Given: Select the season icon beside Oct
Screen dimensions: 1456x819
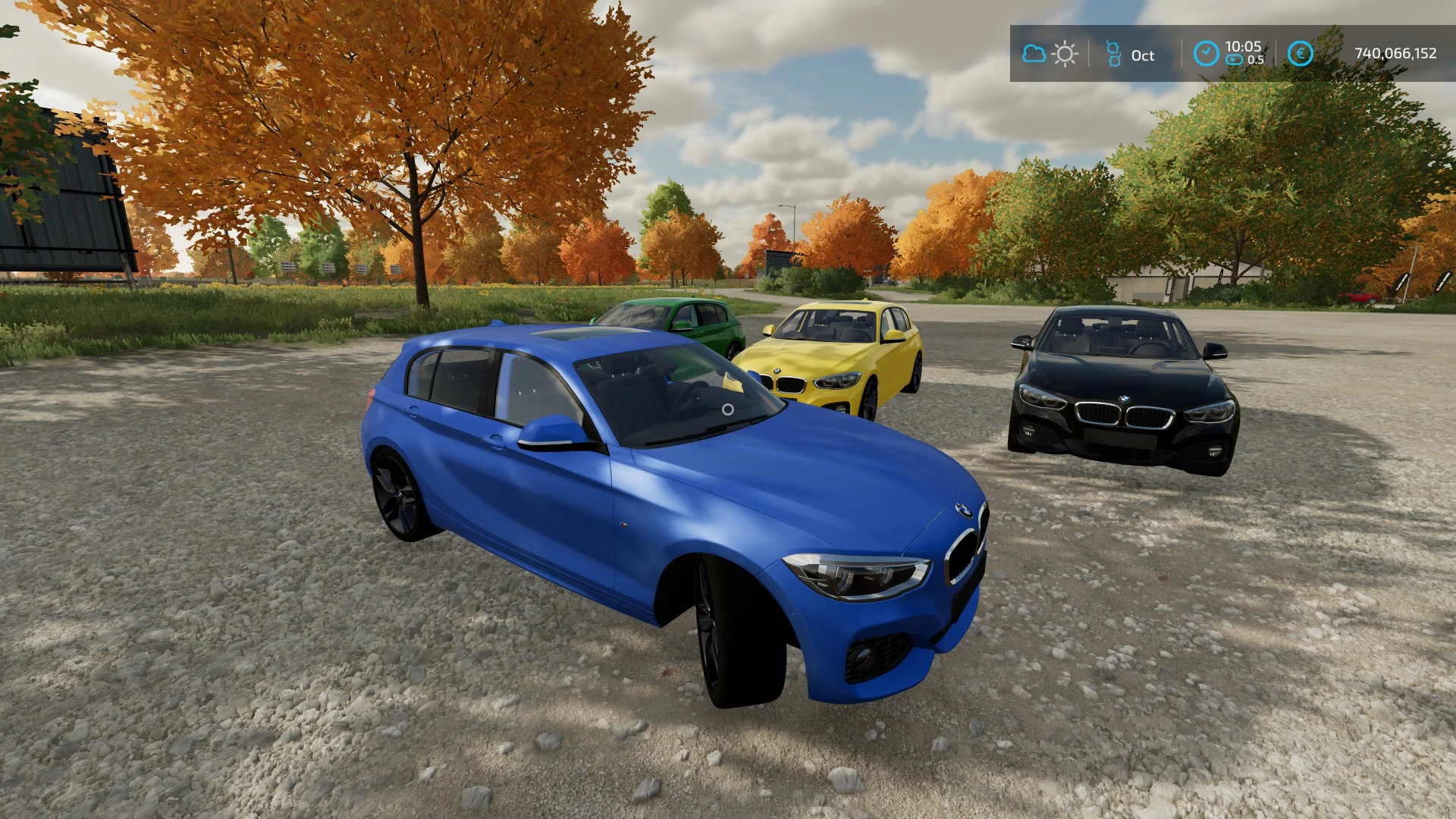Looking at the screenshot, I should tap(1113, 54).
